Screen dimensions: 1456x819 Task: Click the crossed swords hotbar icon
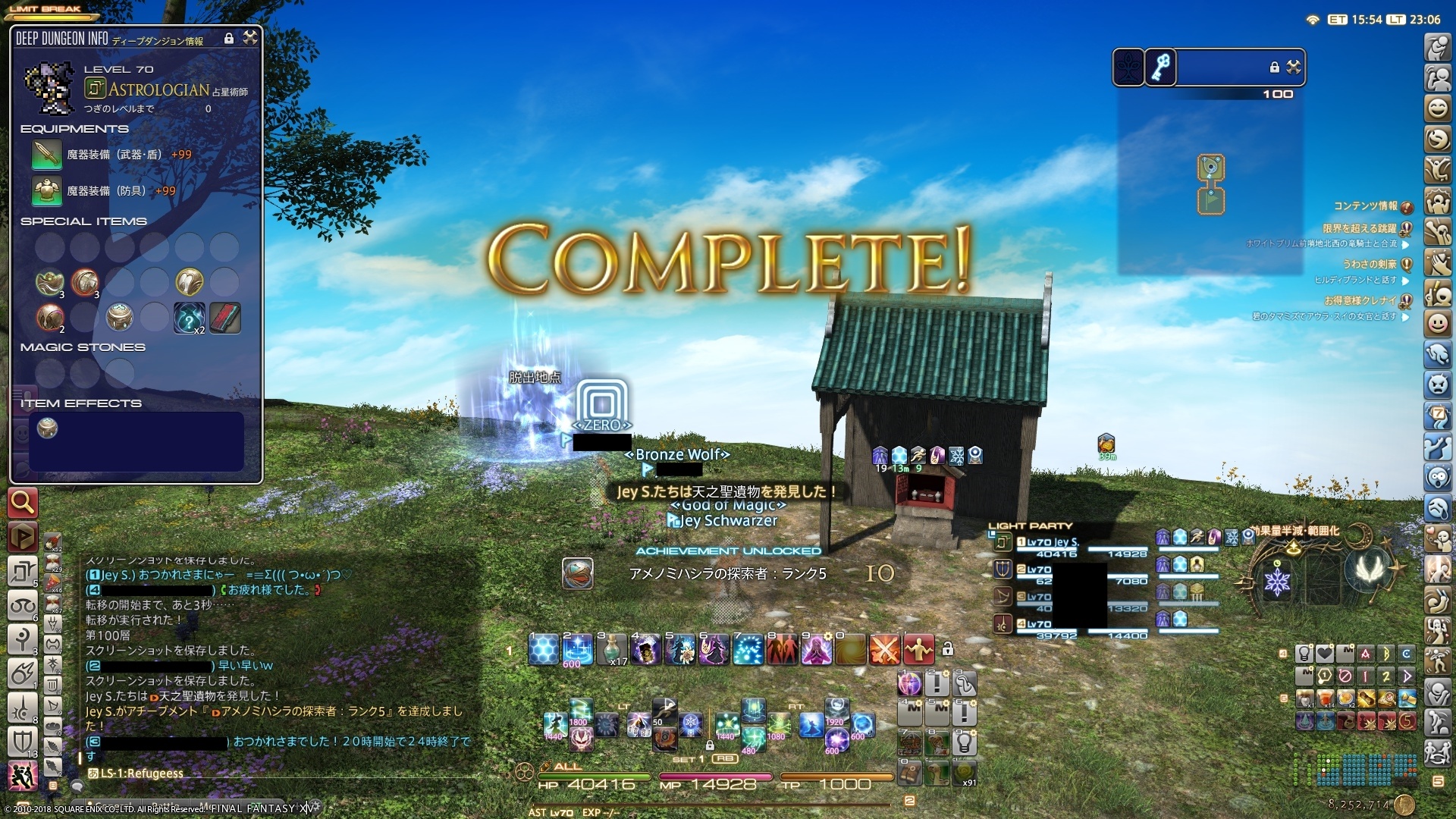(x=884, y=650)
